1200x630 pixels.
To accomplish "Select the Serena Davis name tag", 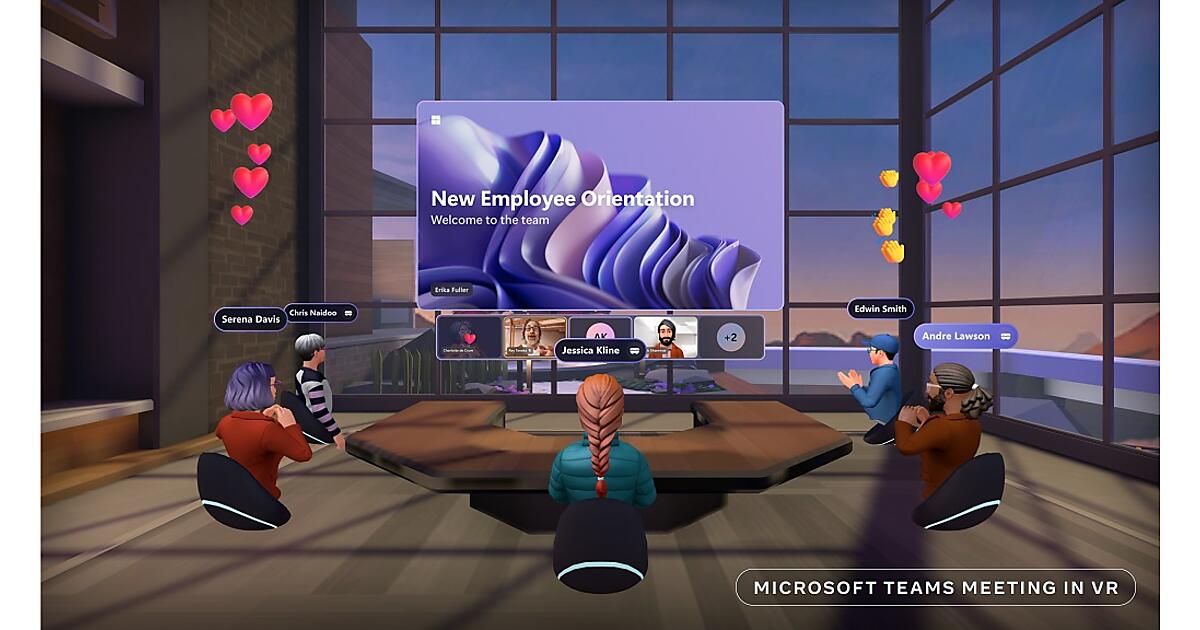I will pyautogui.click(x=250, y=319).
